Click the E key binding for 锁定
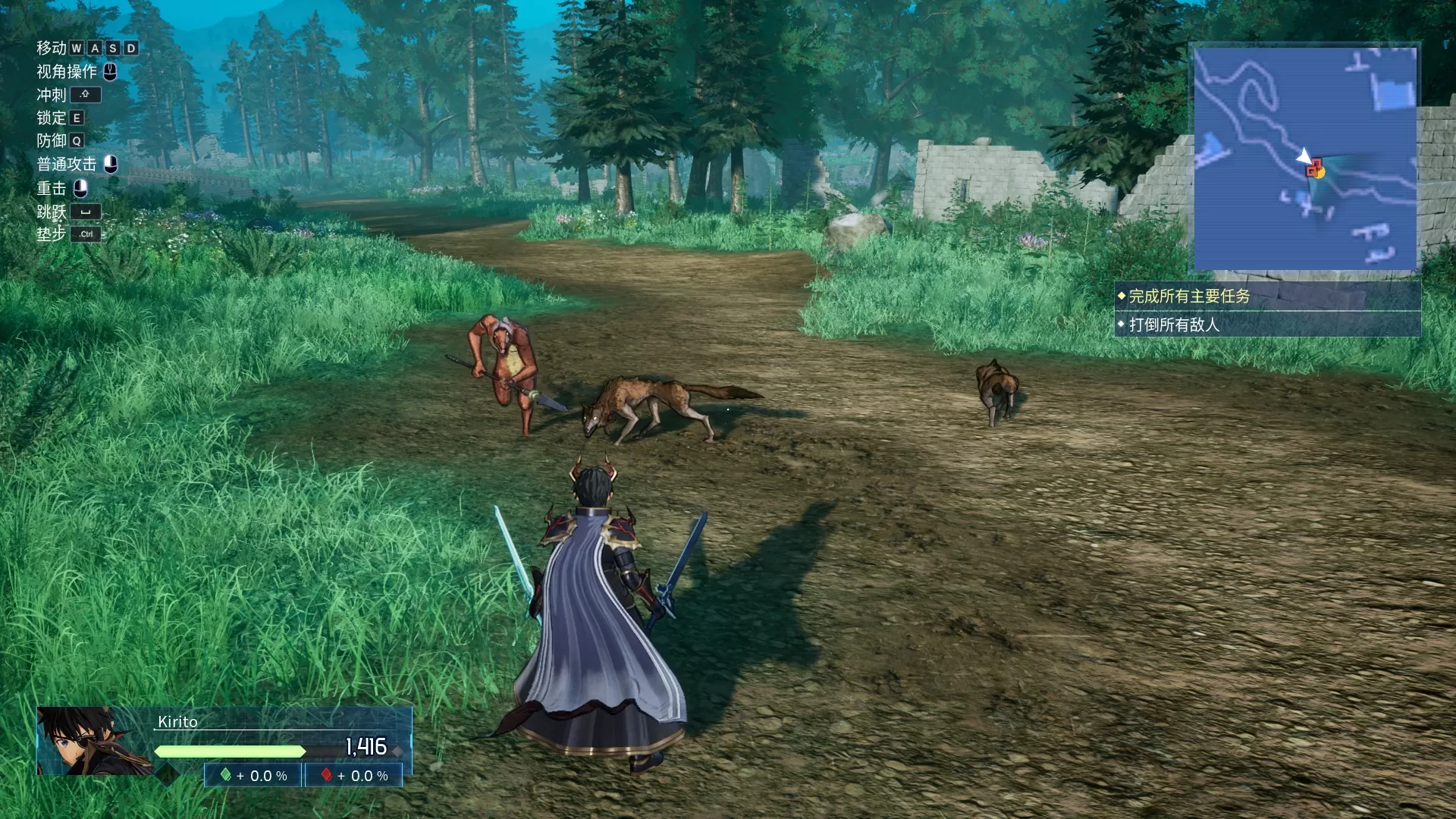The width and height of the screenshot is (1456, 819). pos(76,118)
